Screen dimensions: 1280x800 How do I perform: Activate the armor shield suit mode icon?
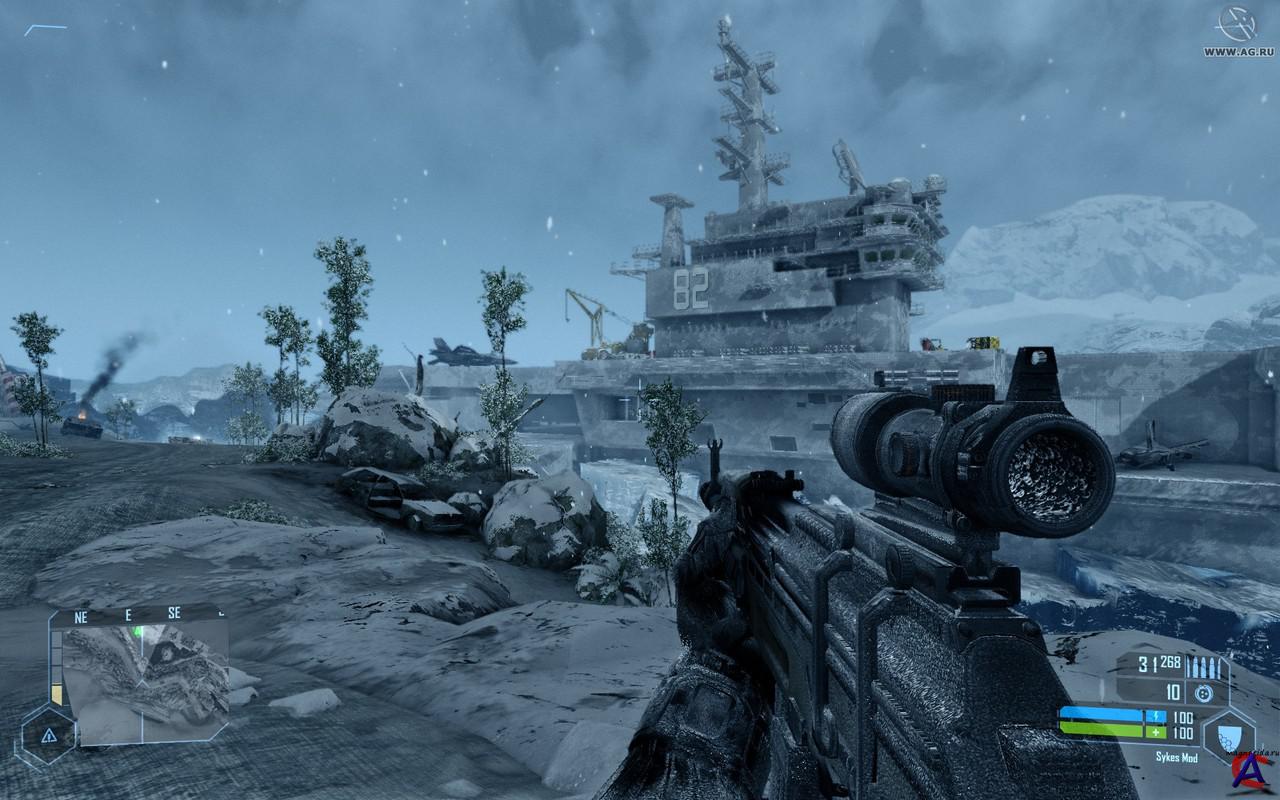click(x=1227, y=735)
